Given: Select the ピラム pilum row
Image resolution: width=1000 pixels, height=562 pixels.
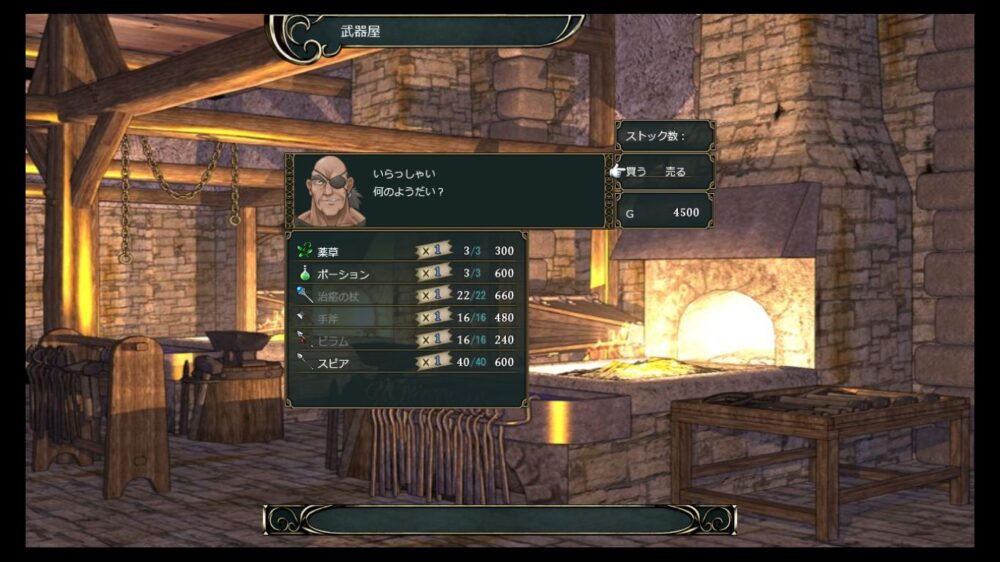Looking at the screenshot, I should 406,339.
